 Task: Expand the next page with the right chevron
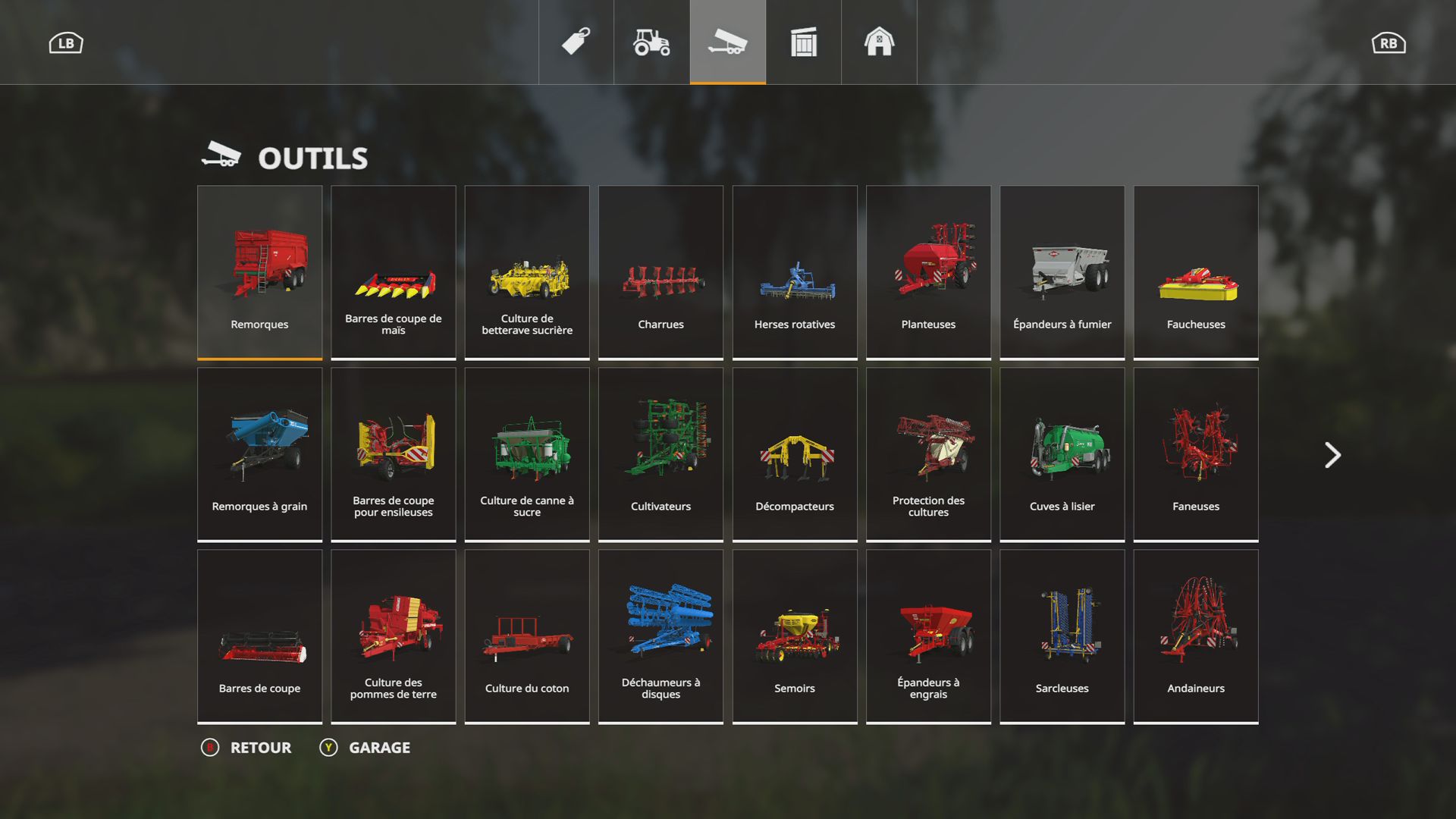(1332, 454)
